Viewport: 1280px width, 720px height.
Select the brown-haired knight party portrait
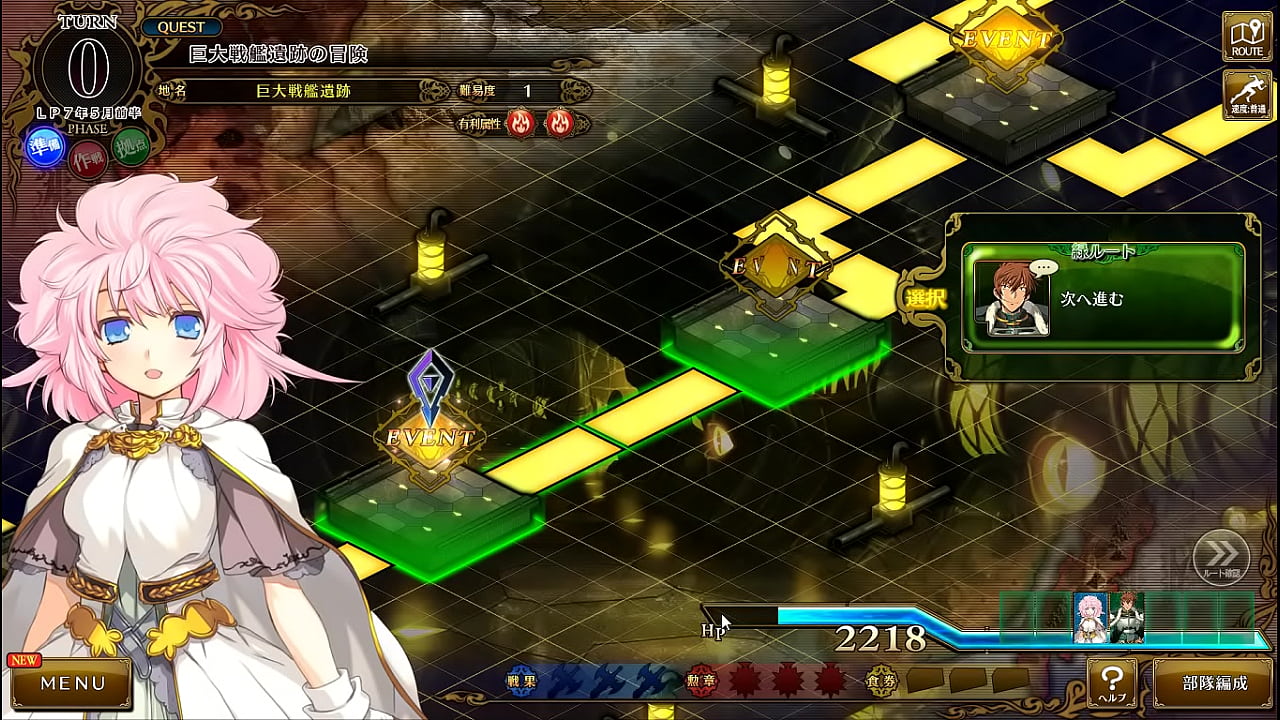coord(1127,617)
